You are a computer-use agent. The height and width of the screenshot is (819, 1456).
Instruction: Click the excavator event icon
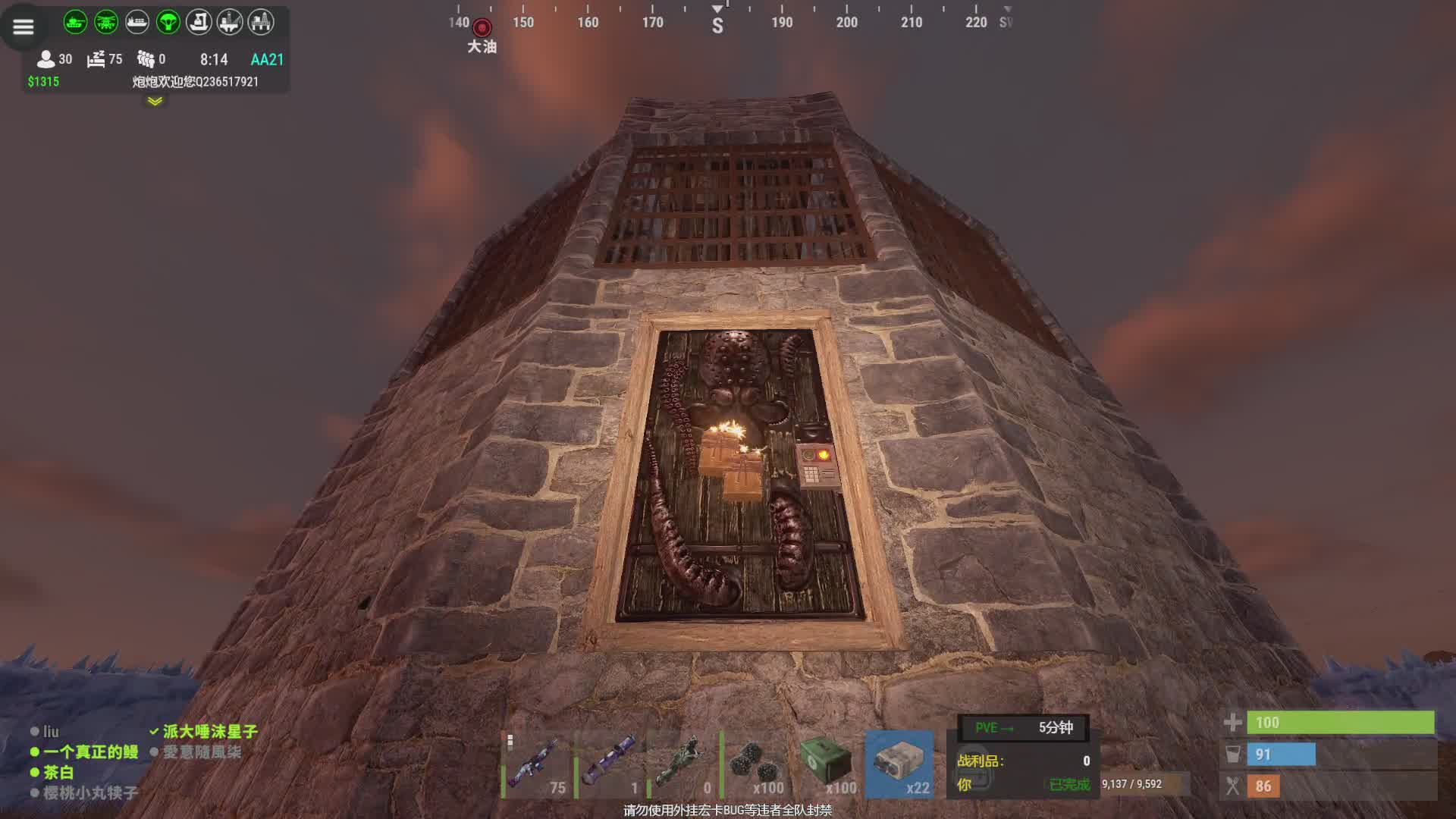(x=199, y=22)
